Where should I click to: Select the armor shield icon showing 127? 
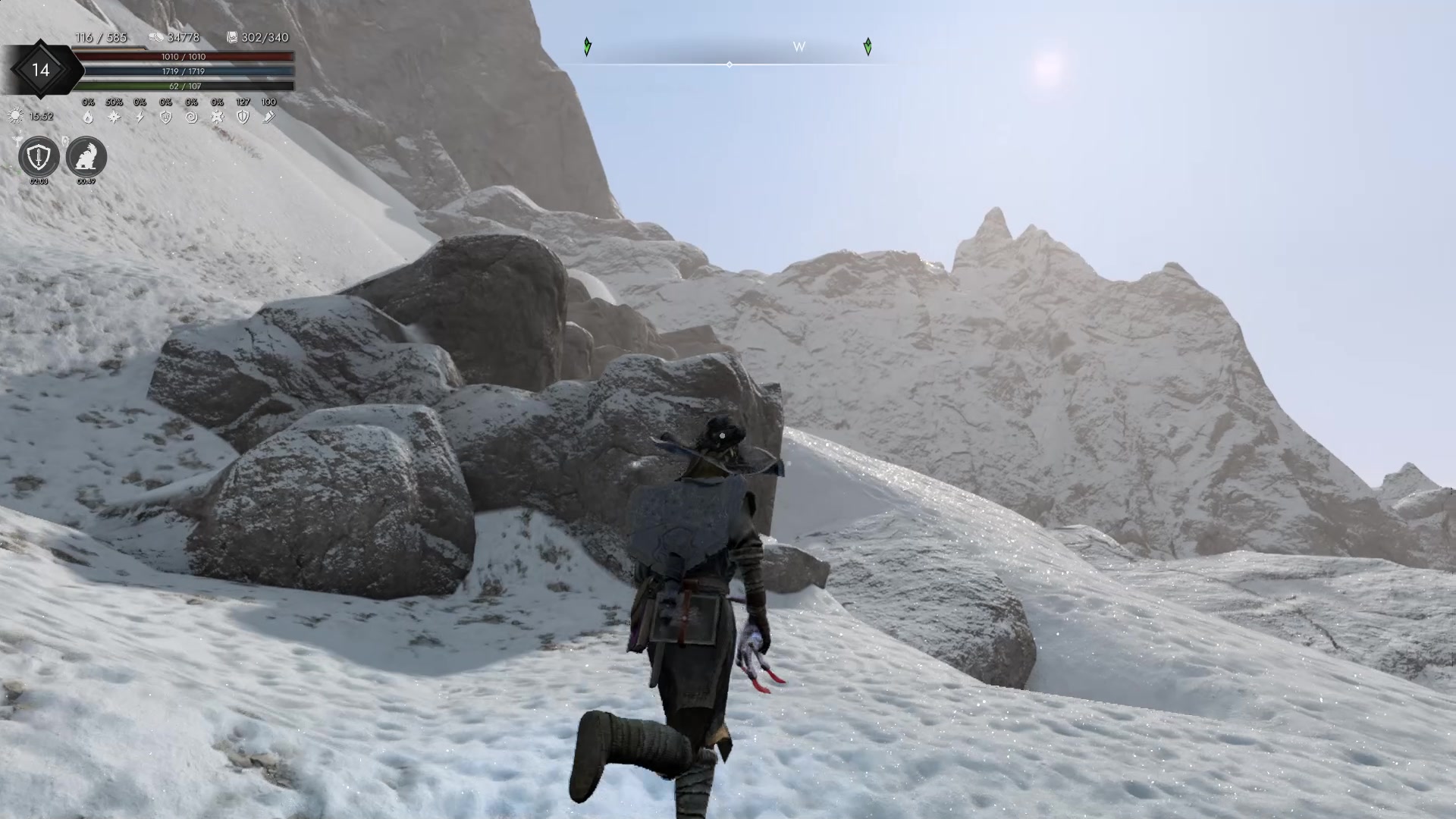click(x=243, y=118)
